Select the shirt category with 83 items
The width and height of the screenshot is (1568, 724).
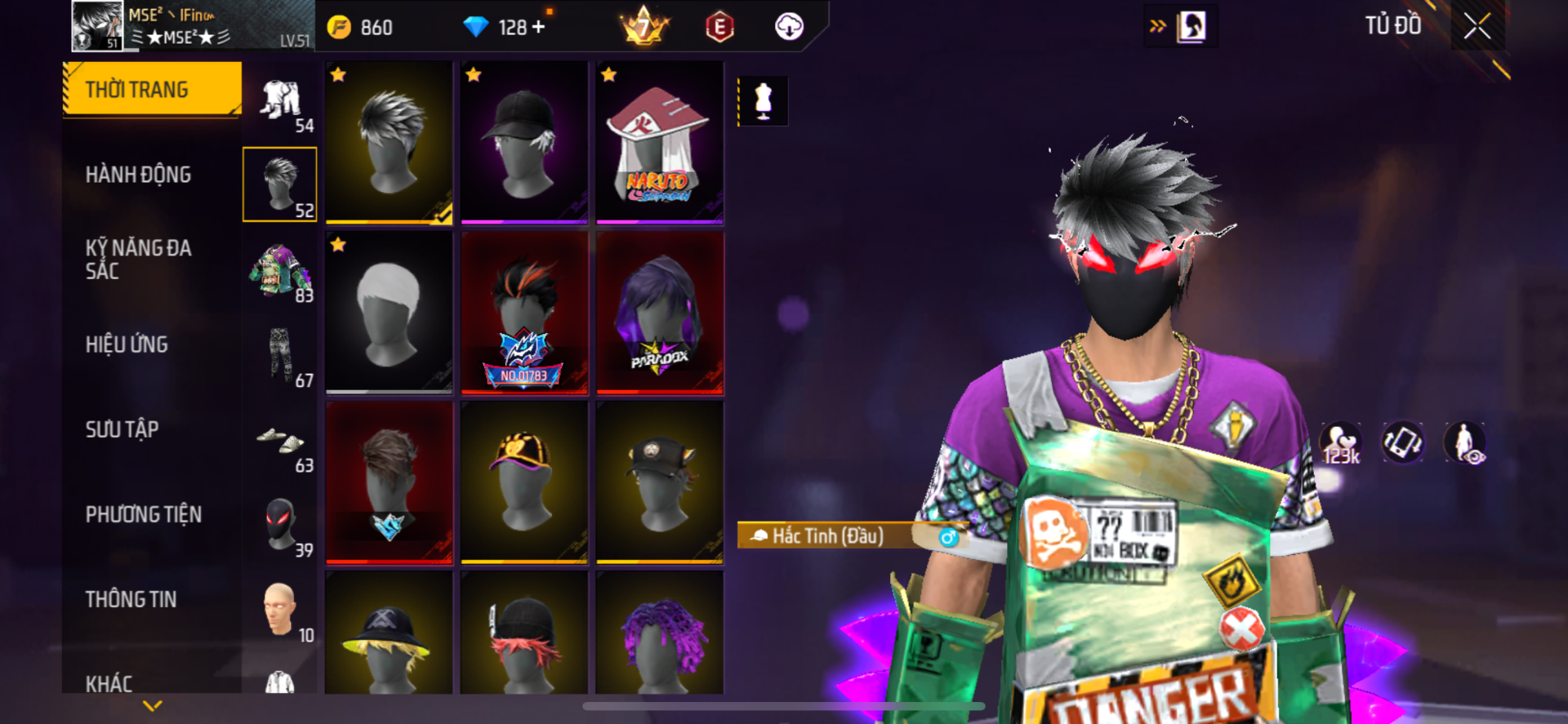pyautogui.click(x=280, y=273)
